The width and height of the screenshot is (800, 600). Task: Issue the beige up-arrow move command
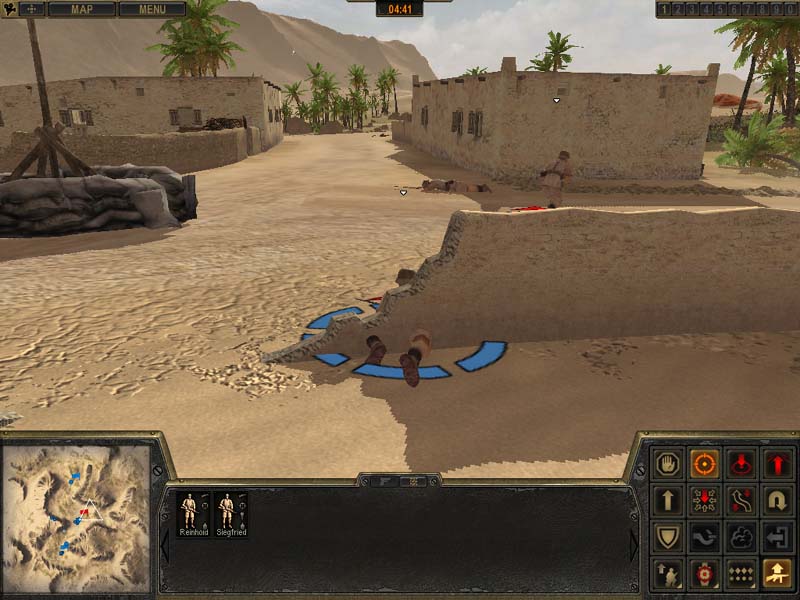[x=667, y=500]
